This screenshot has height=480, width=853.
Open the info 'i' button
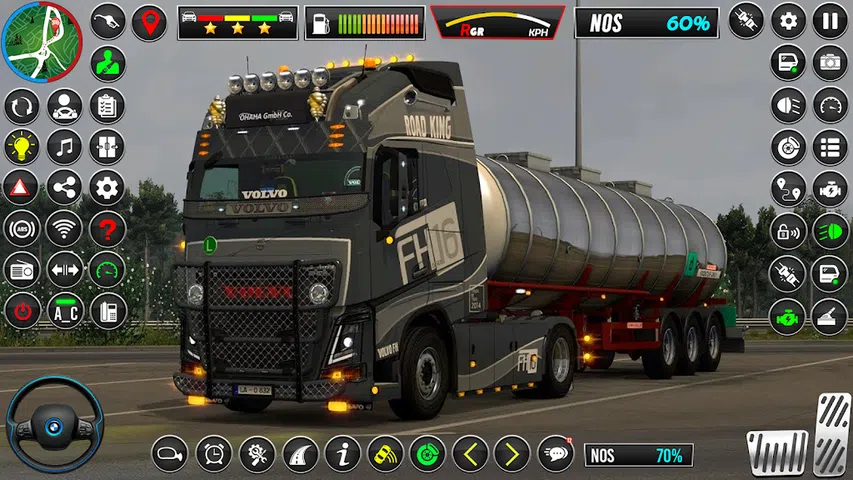pos(343,454)
